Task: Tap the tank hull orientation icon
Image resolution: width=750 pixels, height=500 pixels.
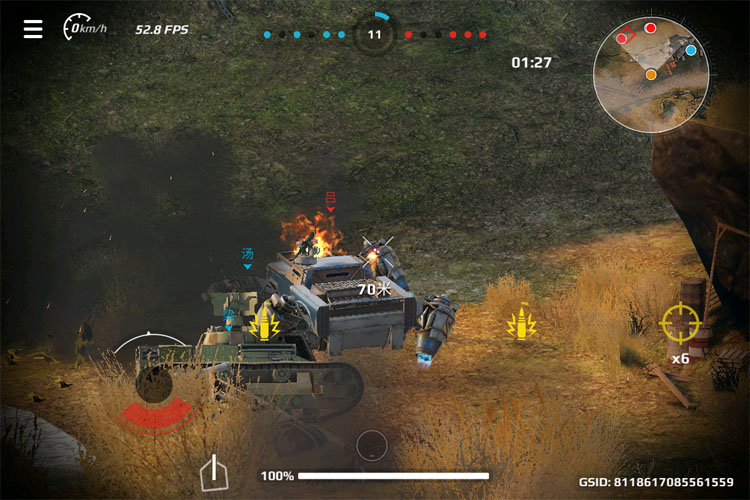Action: pos(213,472)
